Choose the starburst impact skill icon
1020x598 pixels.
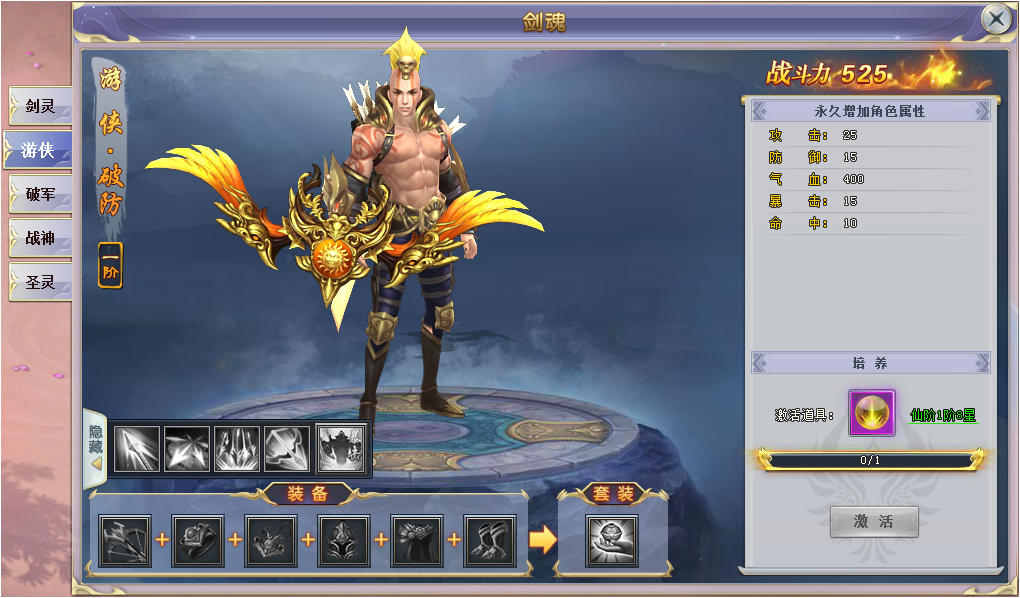point(187,449)
